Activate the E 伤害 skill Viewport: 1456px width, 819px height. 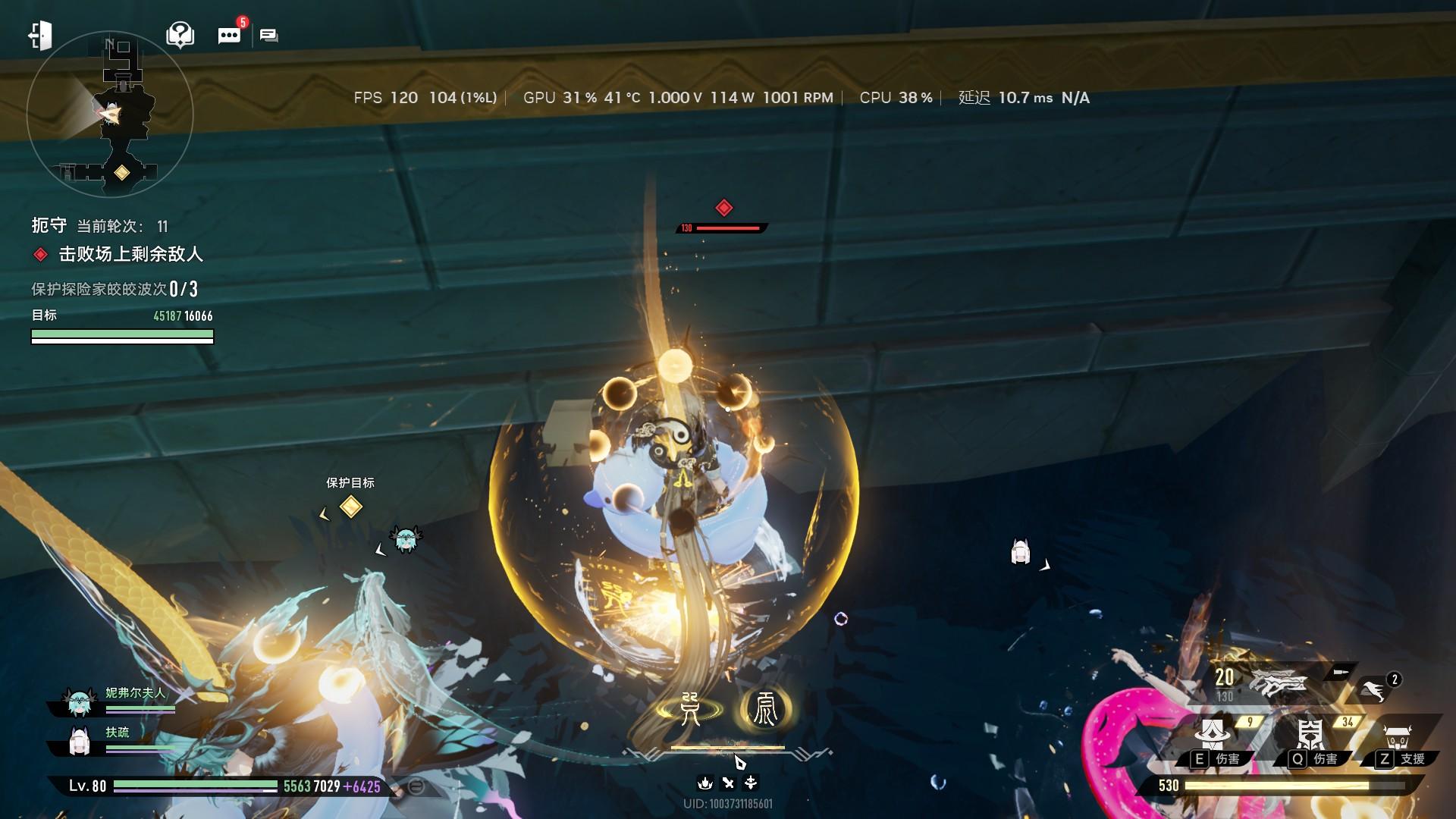pos(1212,736)
